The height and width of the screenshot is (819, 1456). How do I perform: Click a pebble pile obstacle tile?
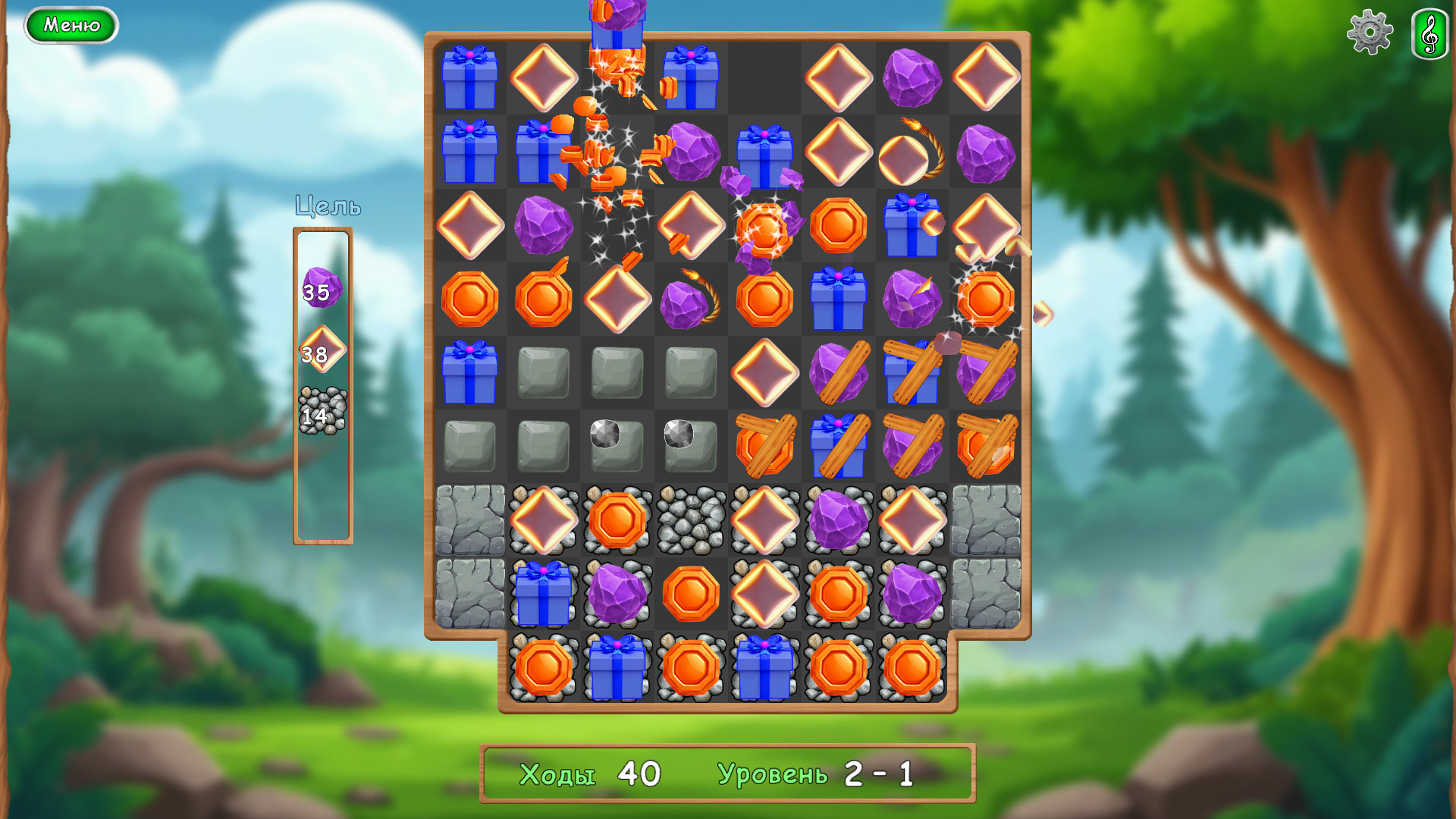click(690, 519)
